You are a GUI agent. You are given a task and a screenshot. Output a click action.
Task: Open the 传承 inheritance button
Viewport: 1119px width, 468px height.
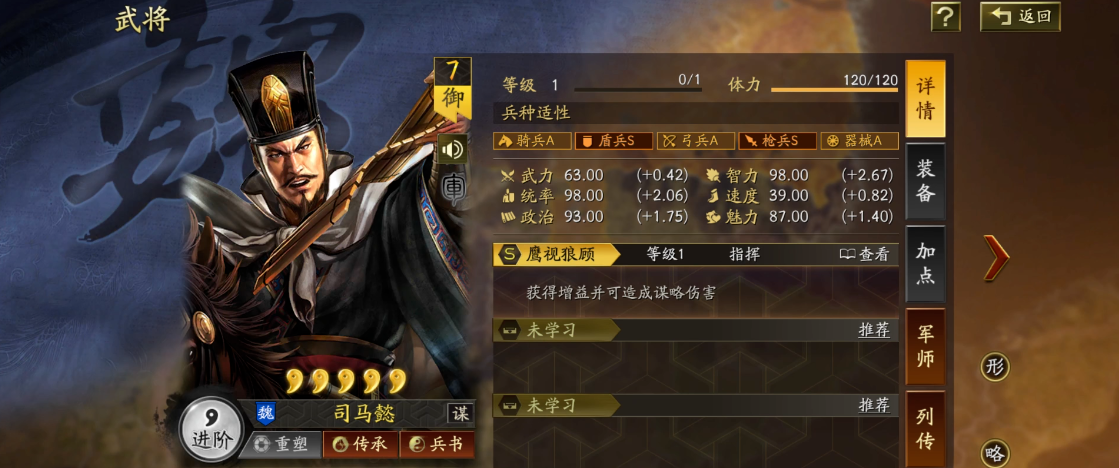[361, 445]
